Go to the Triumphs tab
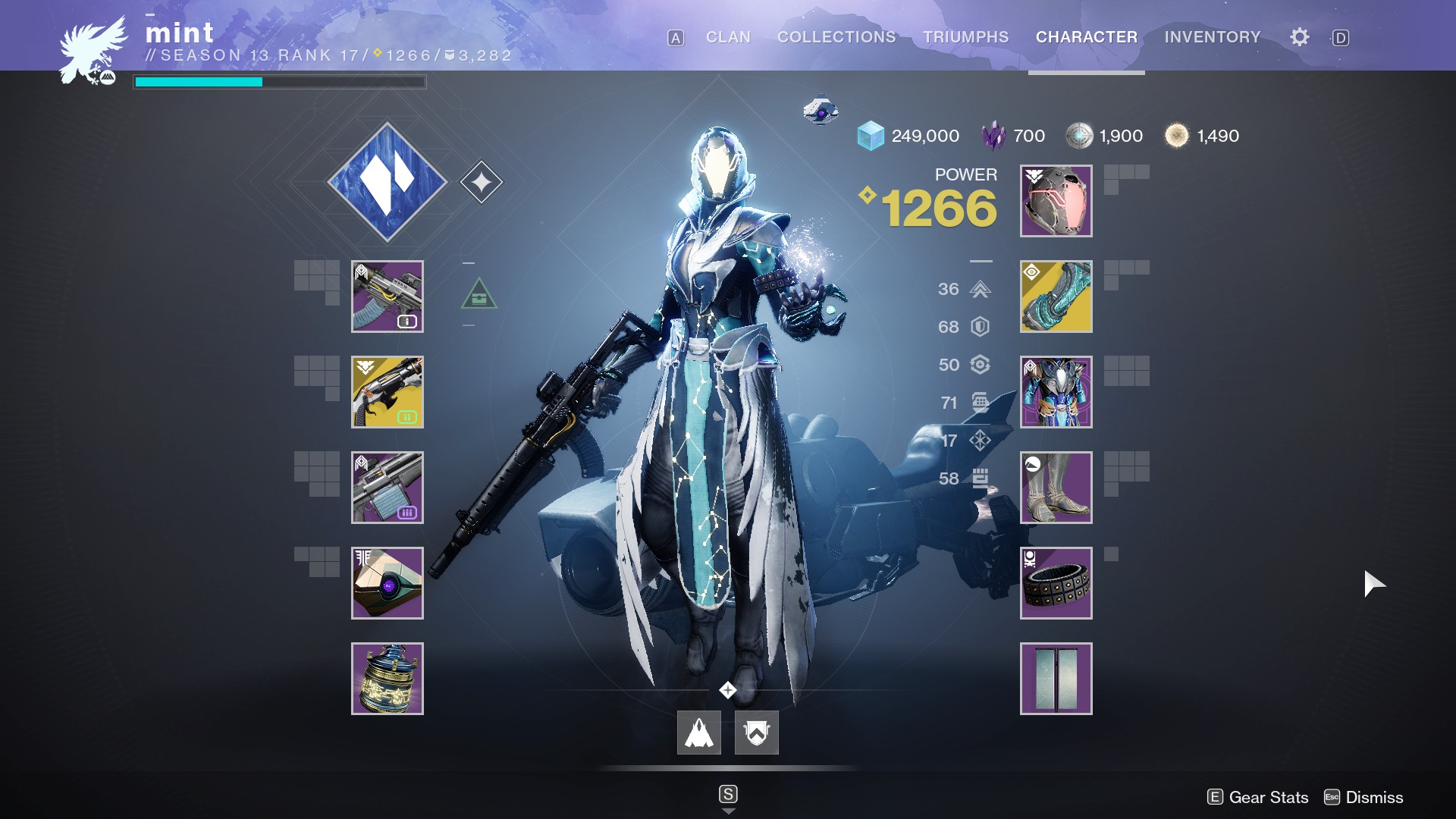 pos(965,37)
